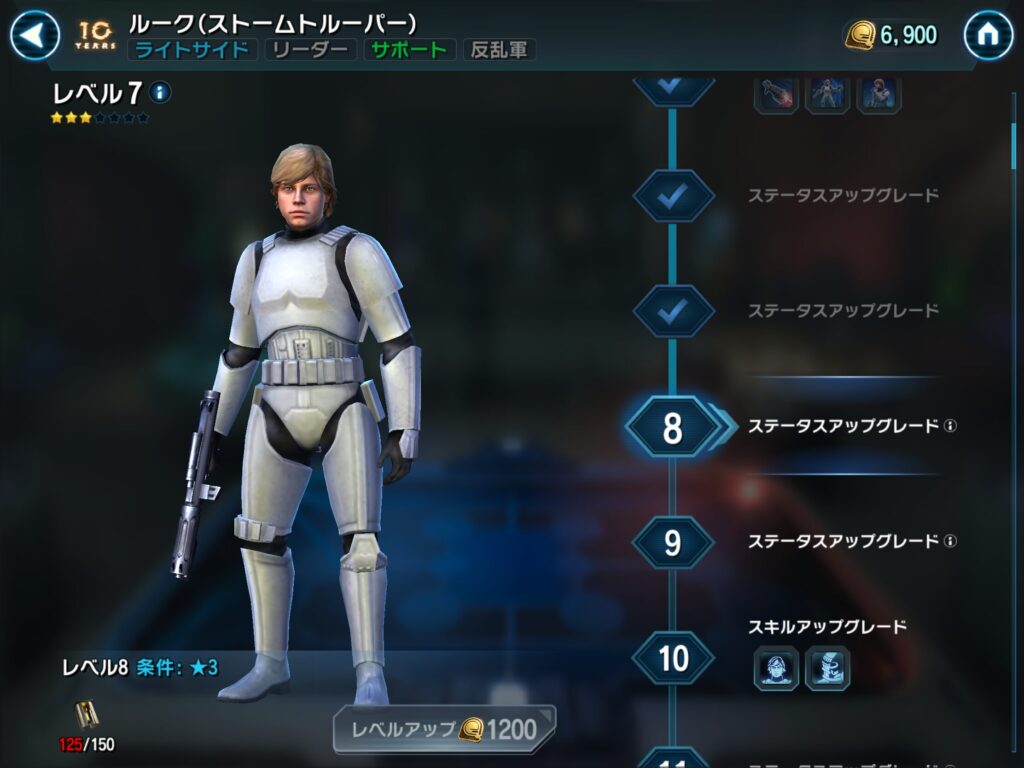Open the home screen
The image size is (1024, 768).
click(987, 36)
